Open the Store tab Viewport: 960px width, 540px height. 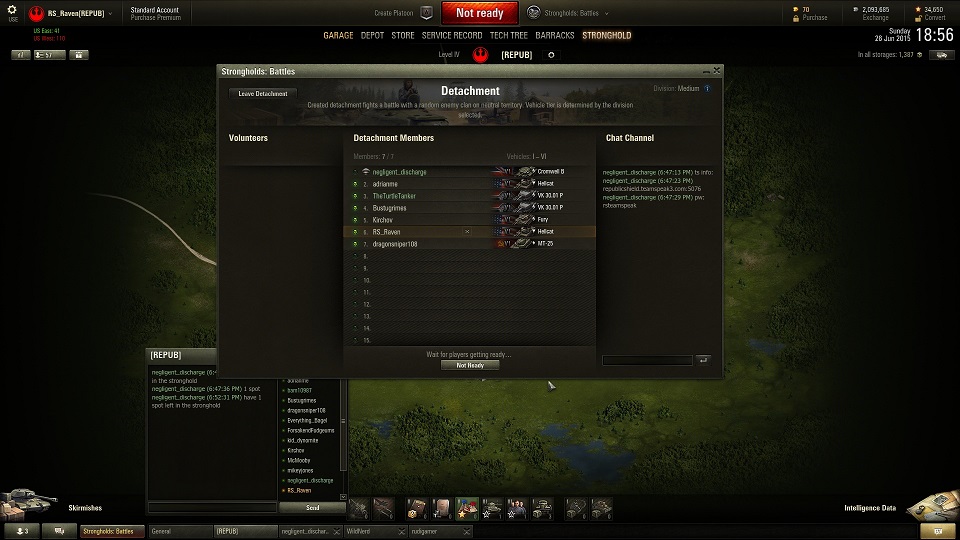[x=402, y=35]
